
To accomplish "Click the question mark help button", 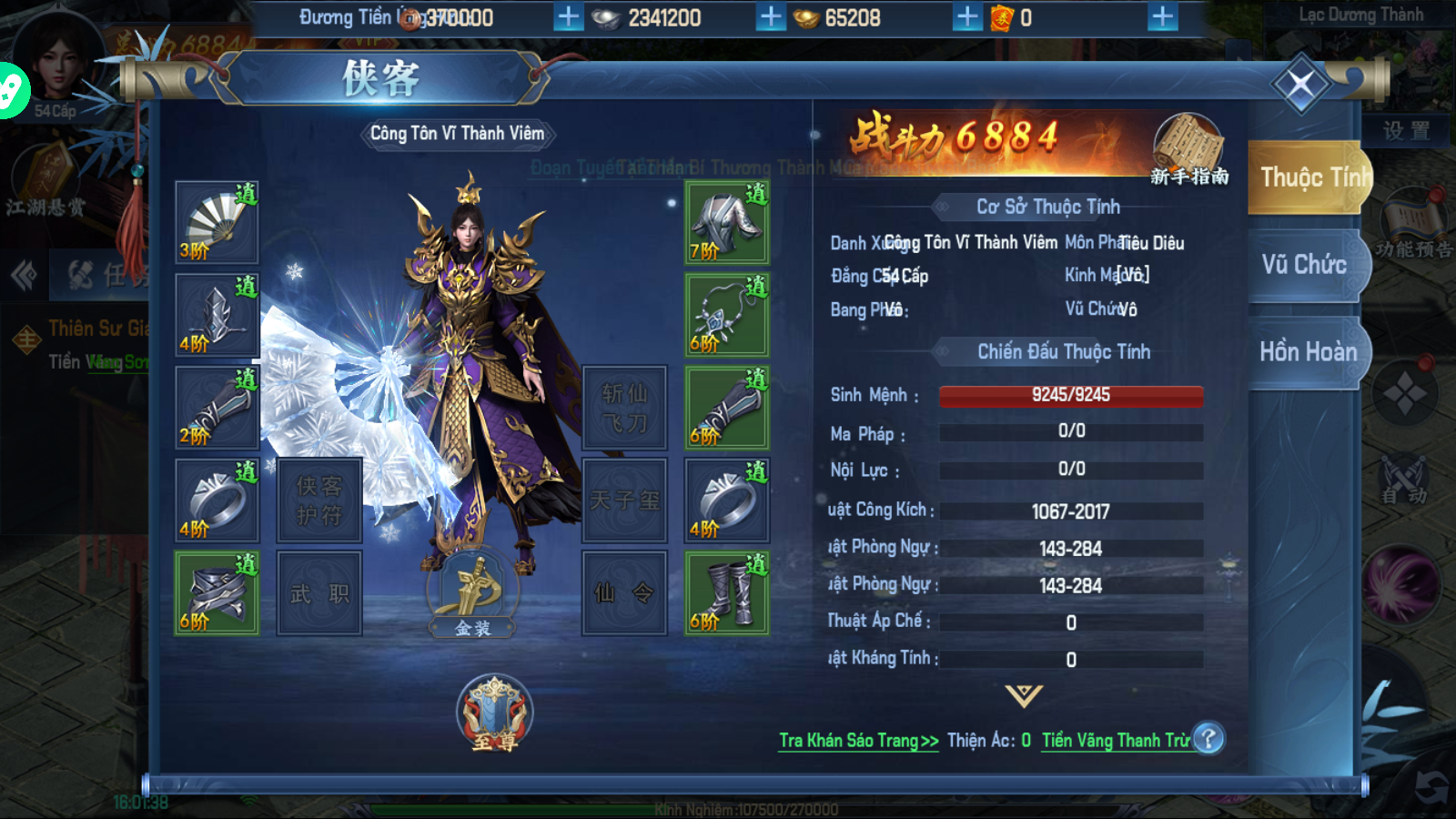I will (x=1208, y=739).
